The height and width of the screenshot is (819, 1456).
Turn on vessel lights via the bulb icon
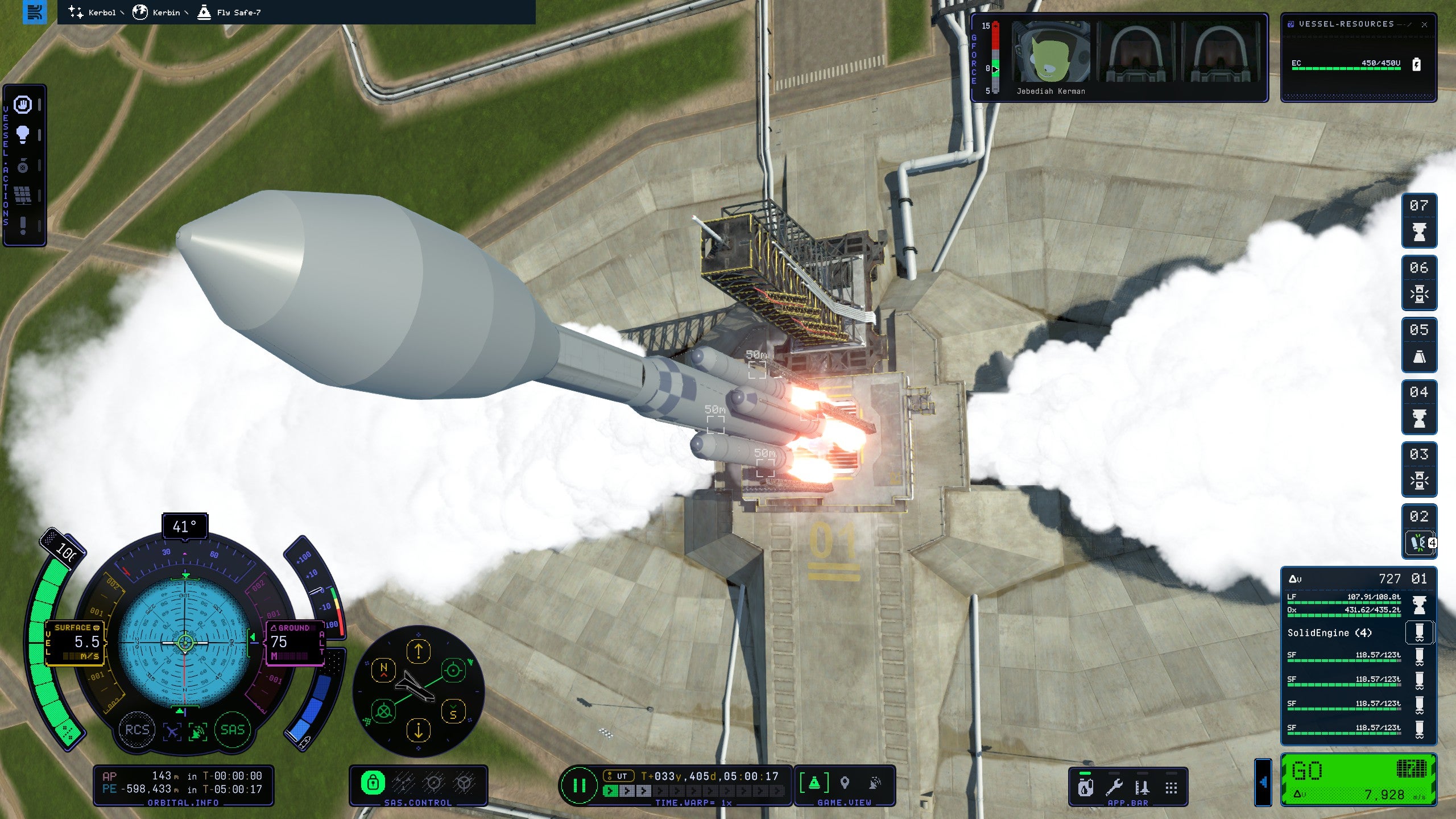click(x=23, y=134)
